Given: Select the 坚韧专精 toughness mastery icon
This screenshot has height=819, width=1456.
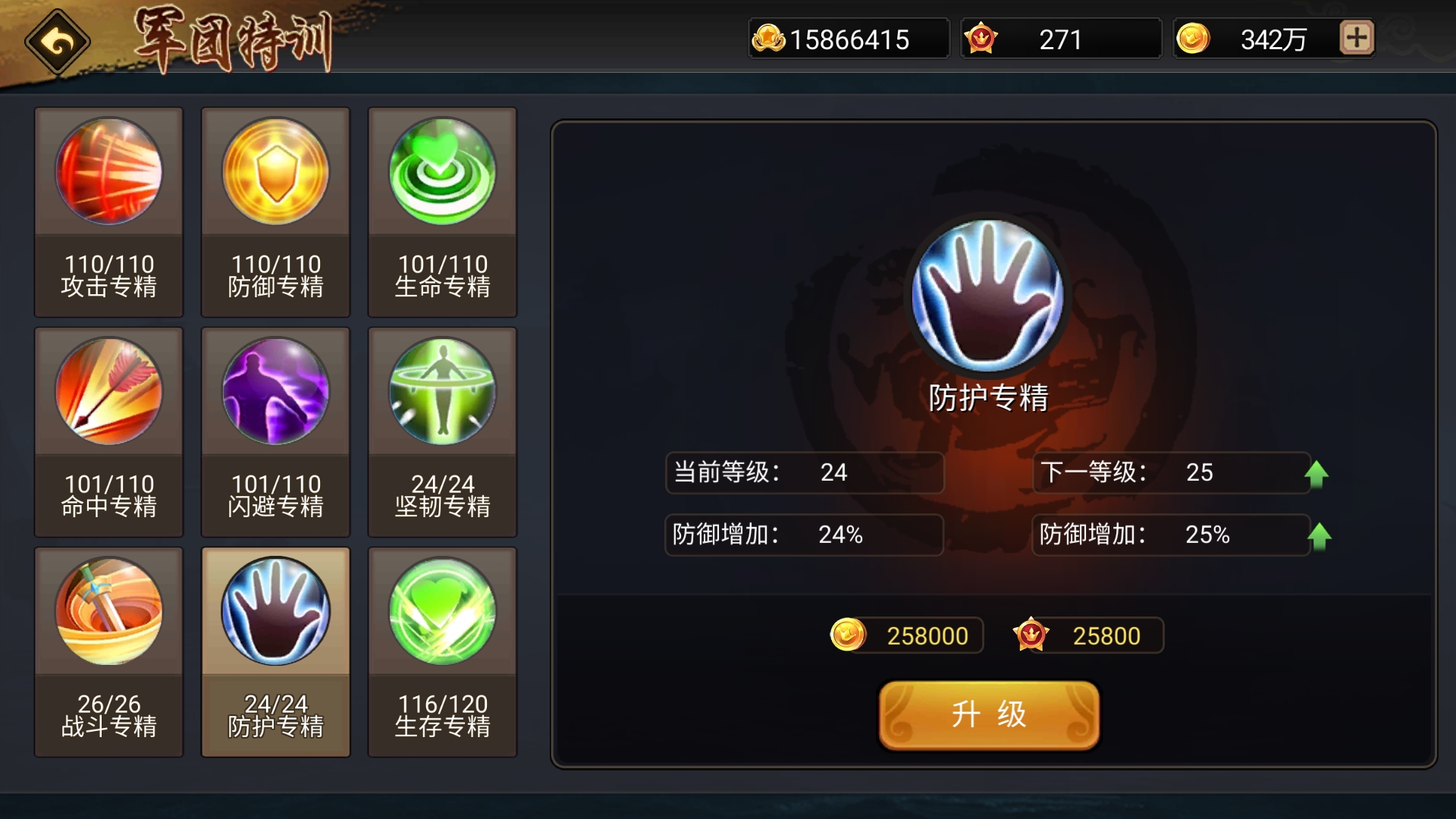Looking at the screenshot, I should (442, 391).
